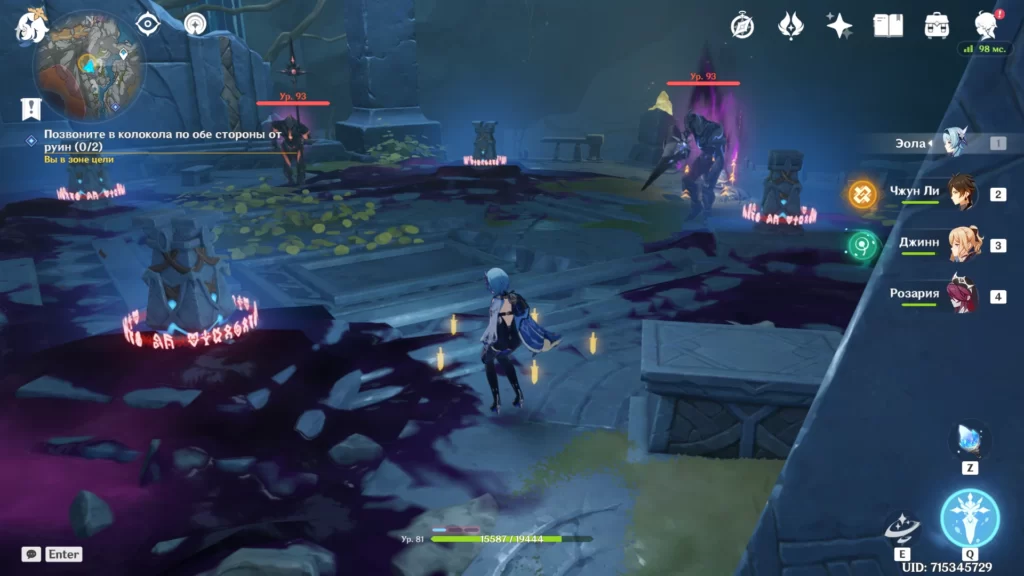This screenshot has height=576, width=1024.
Task: Open the four-pointed star wish icon
Action: coord(839,26)
